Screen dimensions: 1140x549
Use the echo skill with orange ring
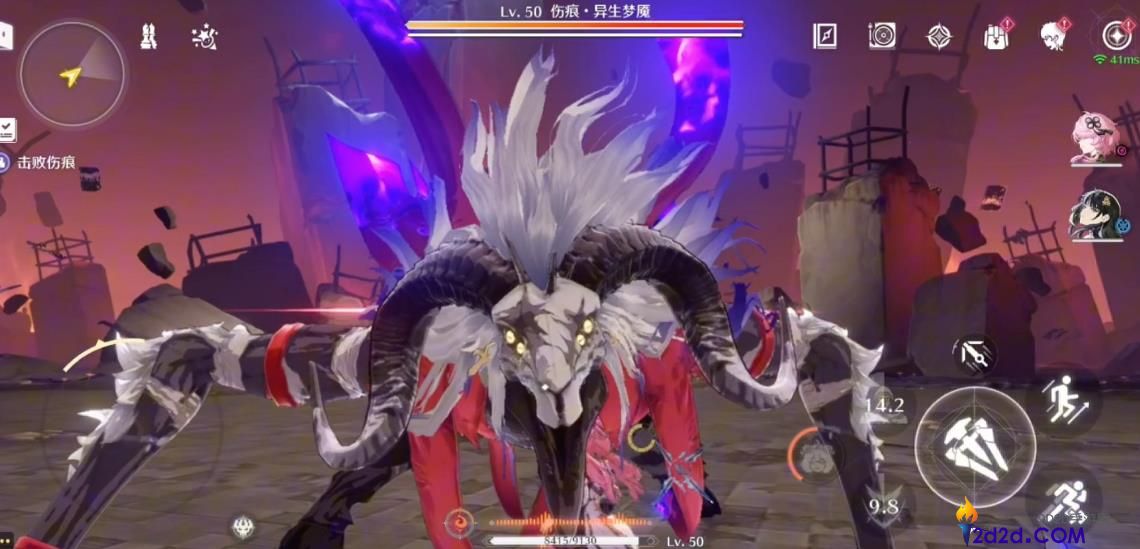click(x=817, y=457)
